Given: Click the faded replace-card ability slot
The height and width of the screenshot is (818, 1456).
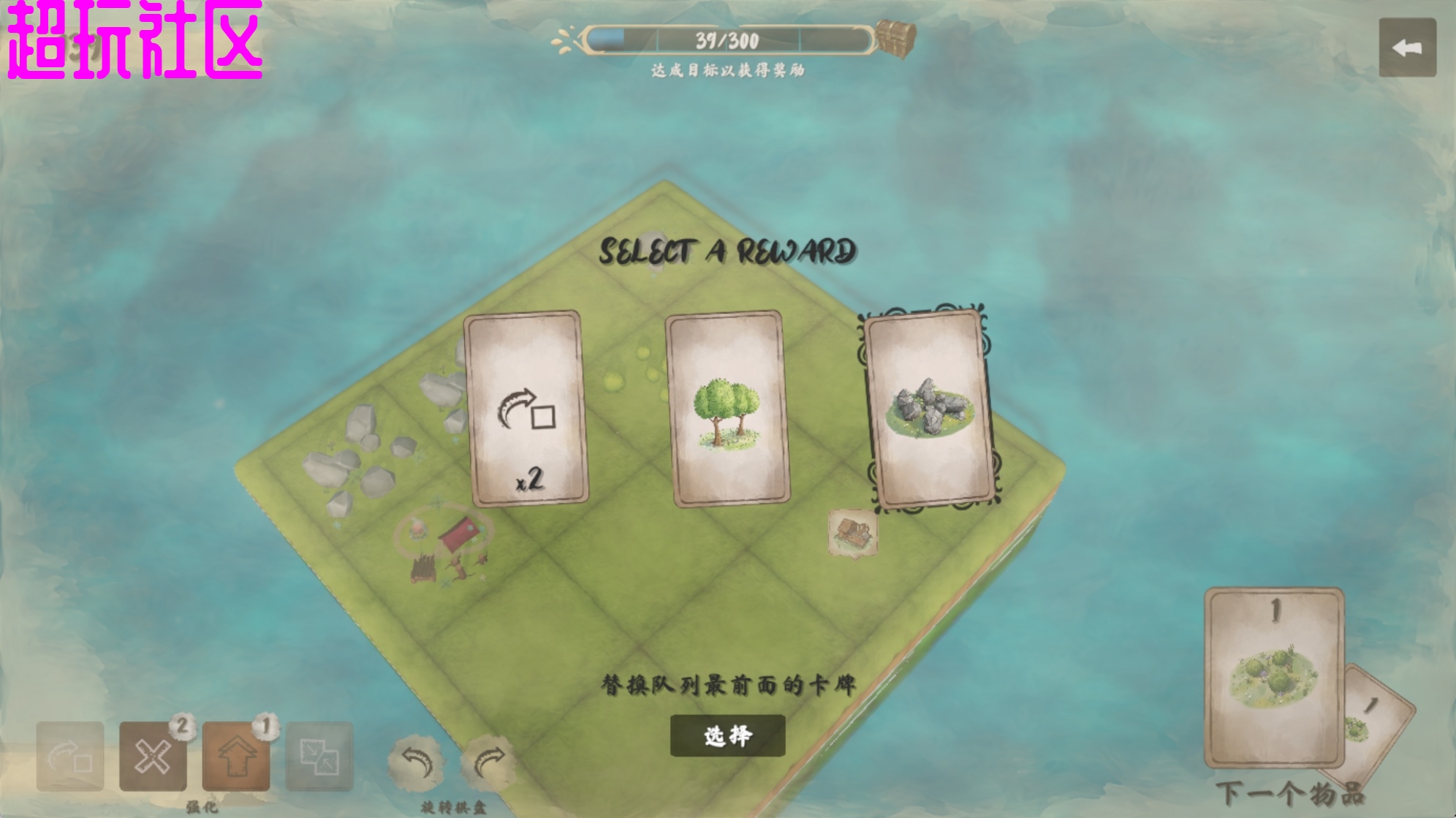Looking at the screenshot, I should pos(70,757).
